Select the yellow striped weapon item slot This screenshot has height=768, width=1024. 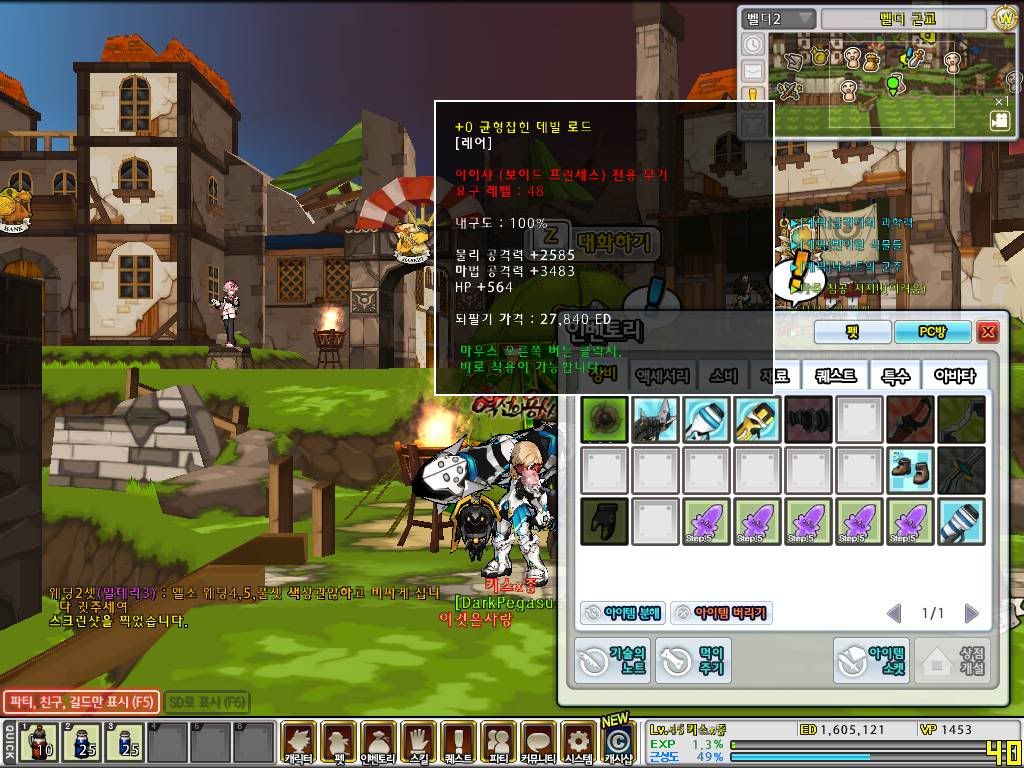(758, 420)
